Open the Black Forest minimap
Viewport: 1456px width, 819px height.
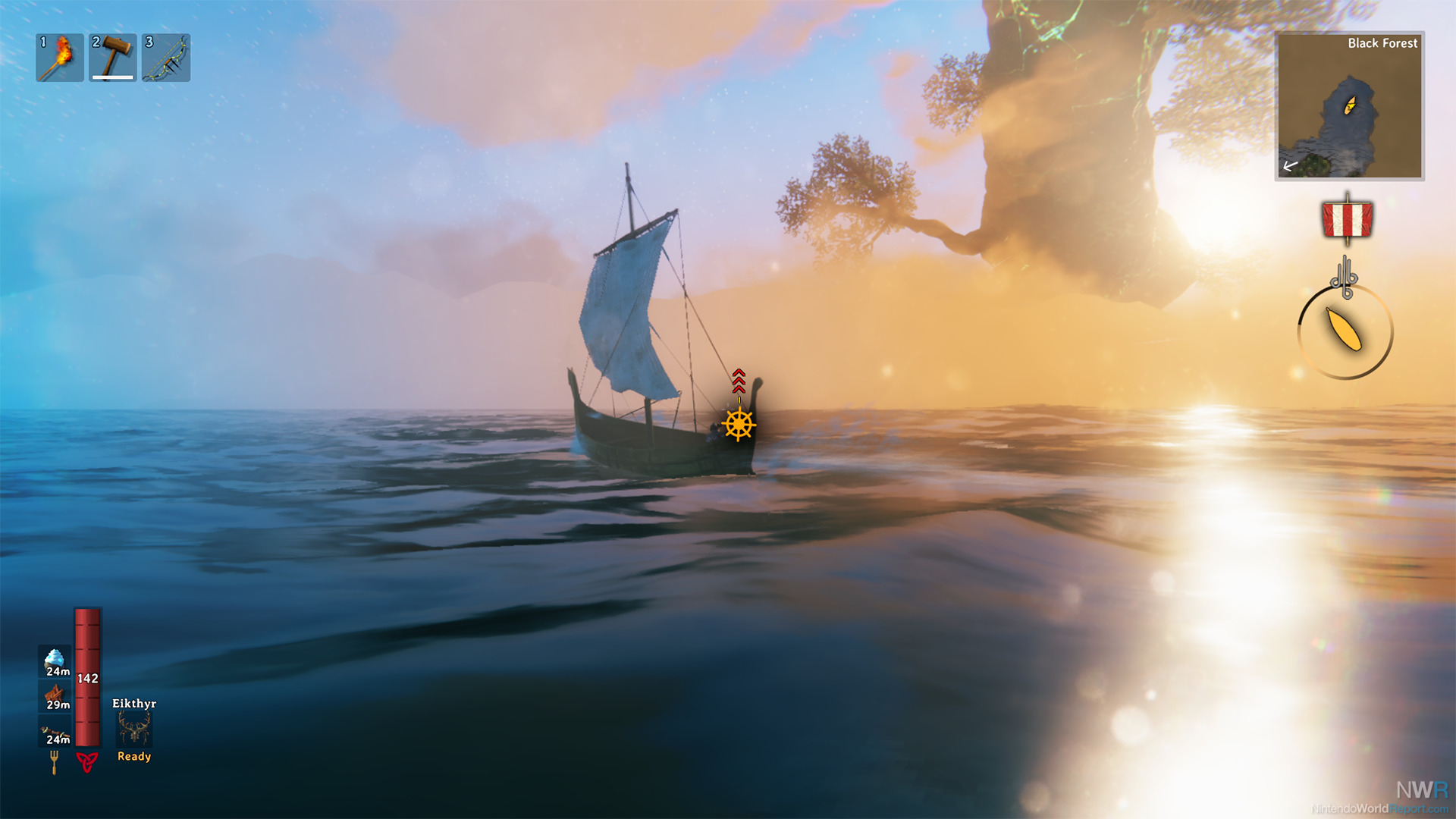click(x=1349, y=106)
